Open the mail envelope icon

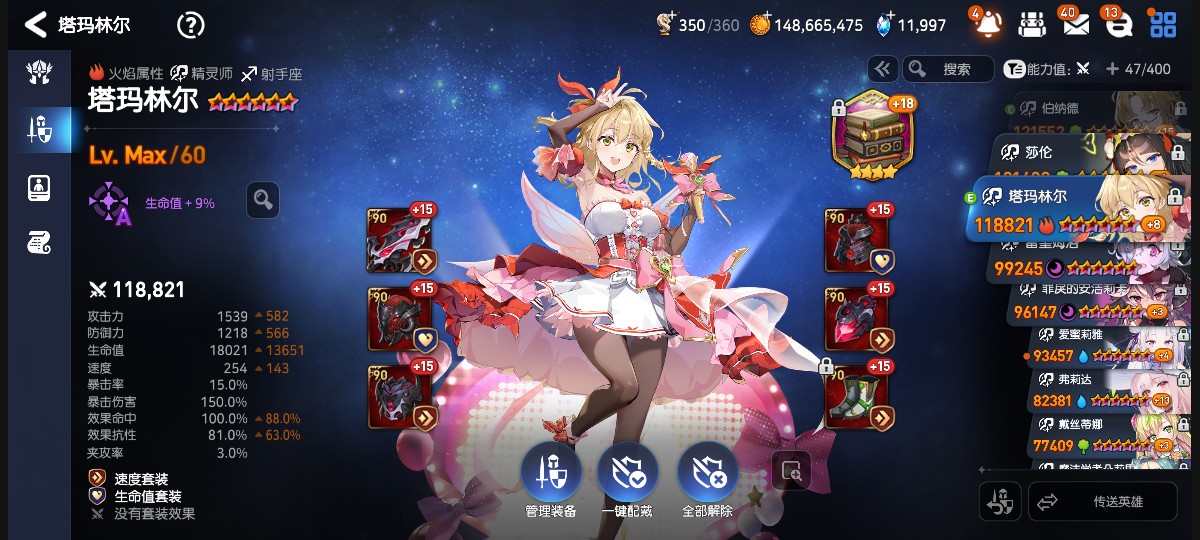1075,24
